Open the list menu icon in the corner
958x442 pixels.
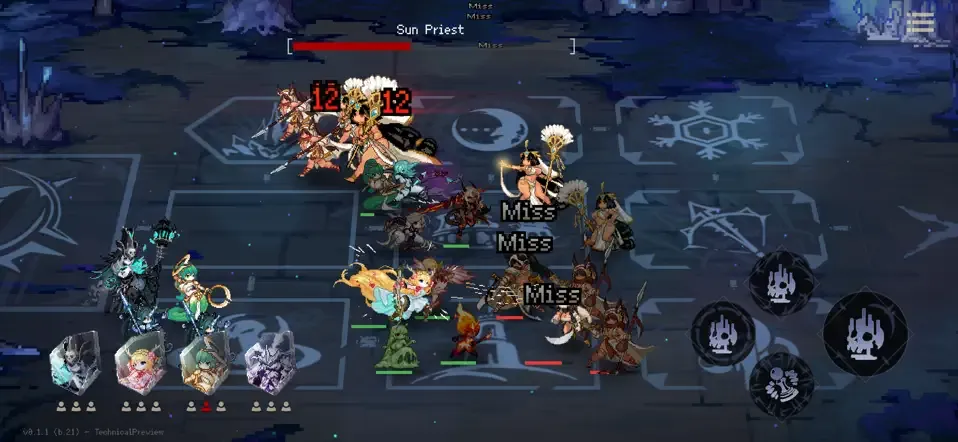(920, 24)
